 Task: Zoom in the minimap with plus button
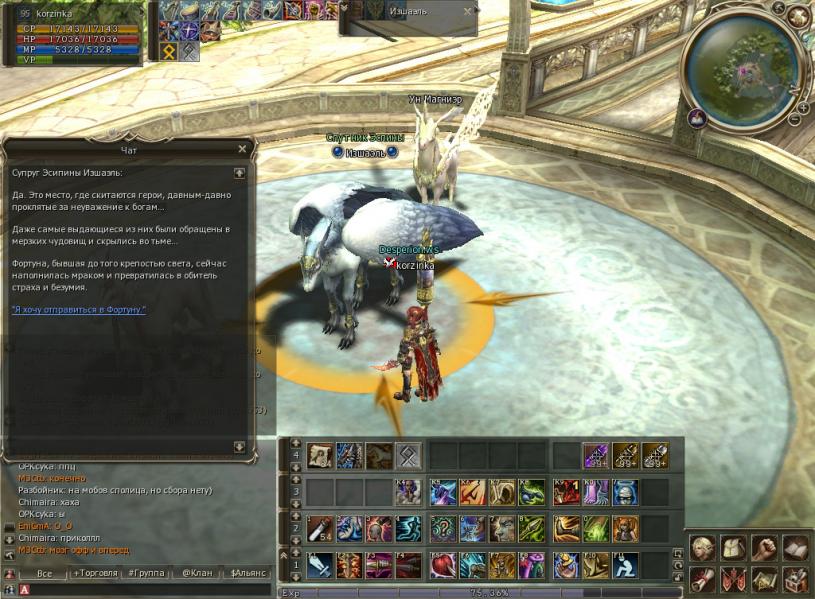(x=802, y=106)
